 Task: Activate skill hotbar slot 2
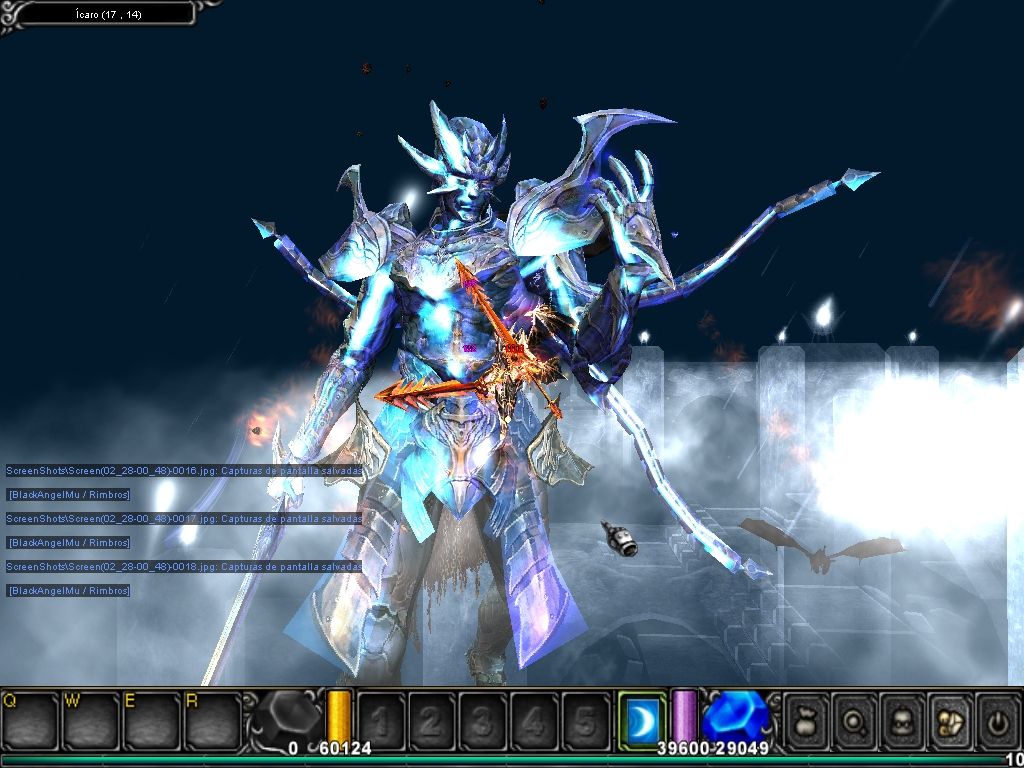point(432,720)
